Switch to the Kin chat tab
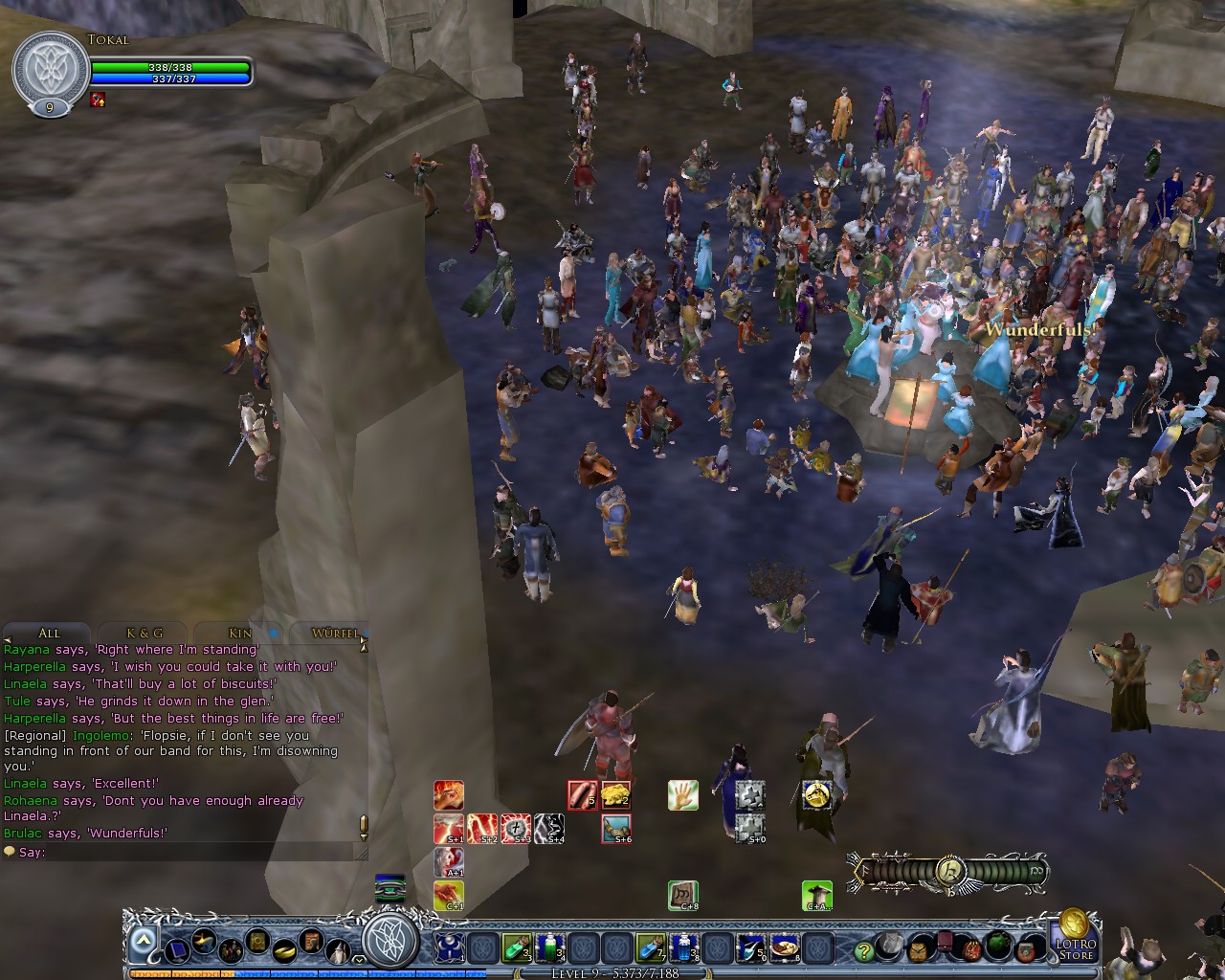The width and height of the screenshot is (1225, 980). [x=237, y=633]
